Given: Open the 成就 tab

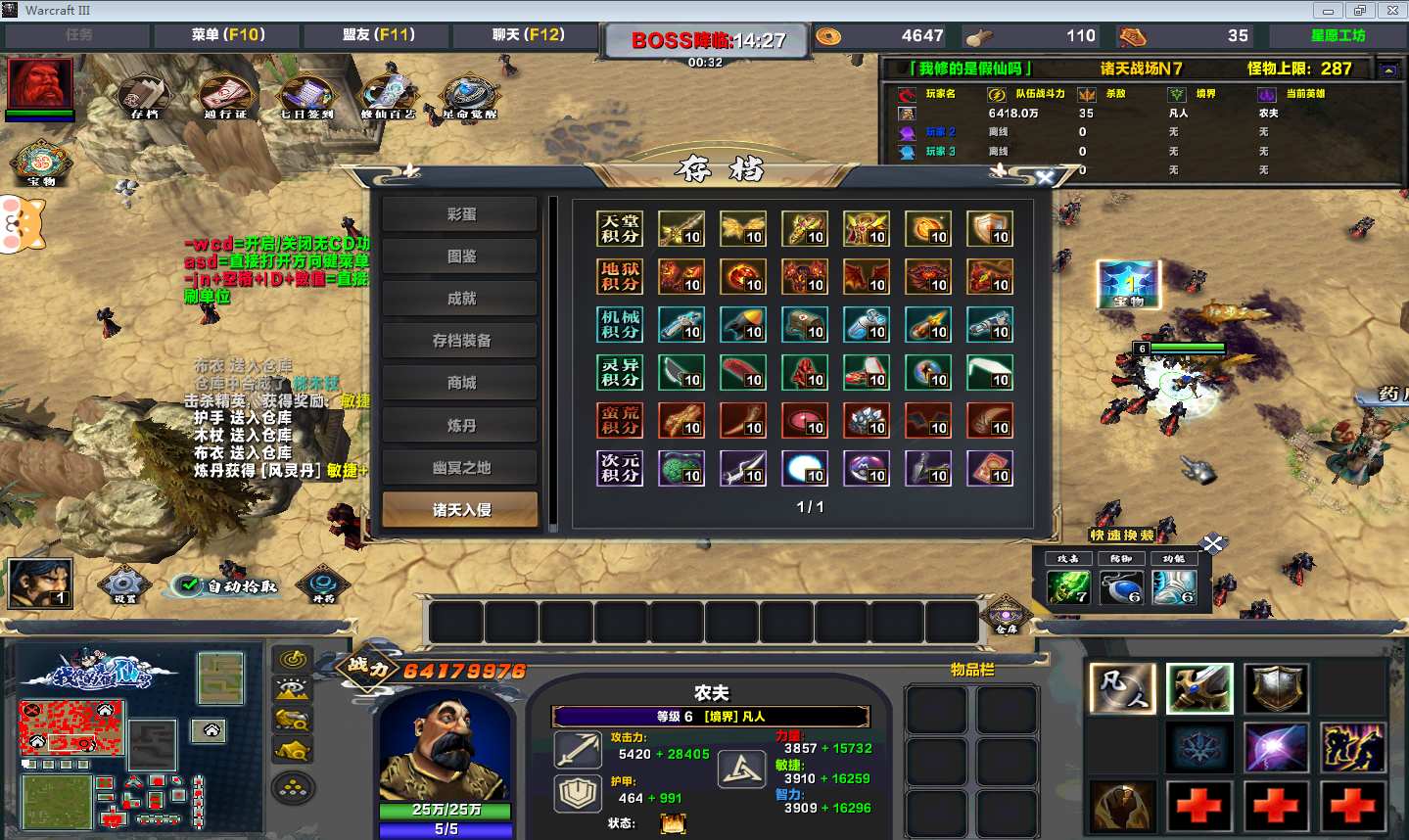Looking at the screenshot, I should pyautogui.click(x=460, y=299).
